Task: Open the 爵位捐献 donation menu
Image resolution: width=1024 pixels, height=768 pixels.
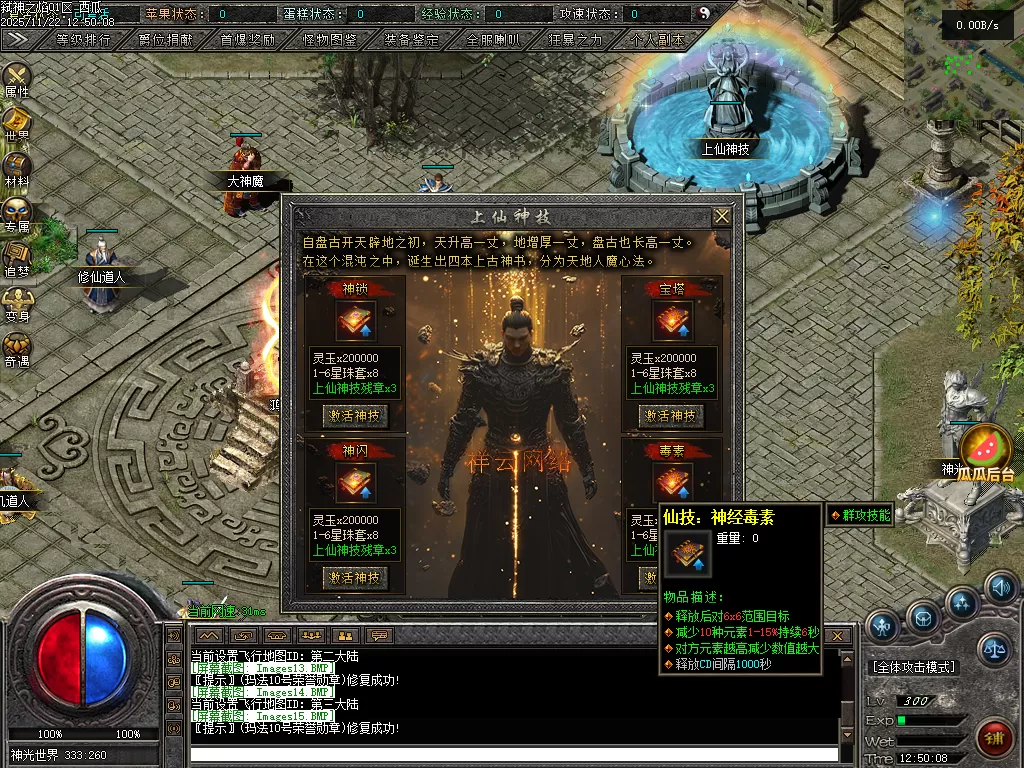Action: click(166, 40)
